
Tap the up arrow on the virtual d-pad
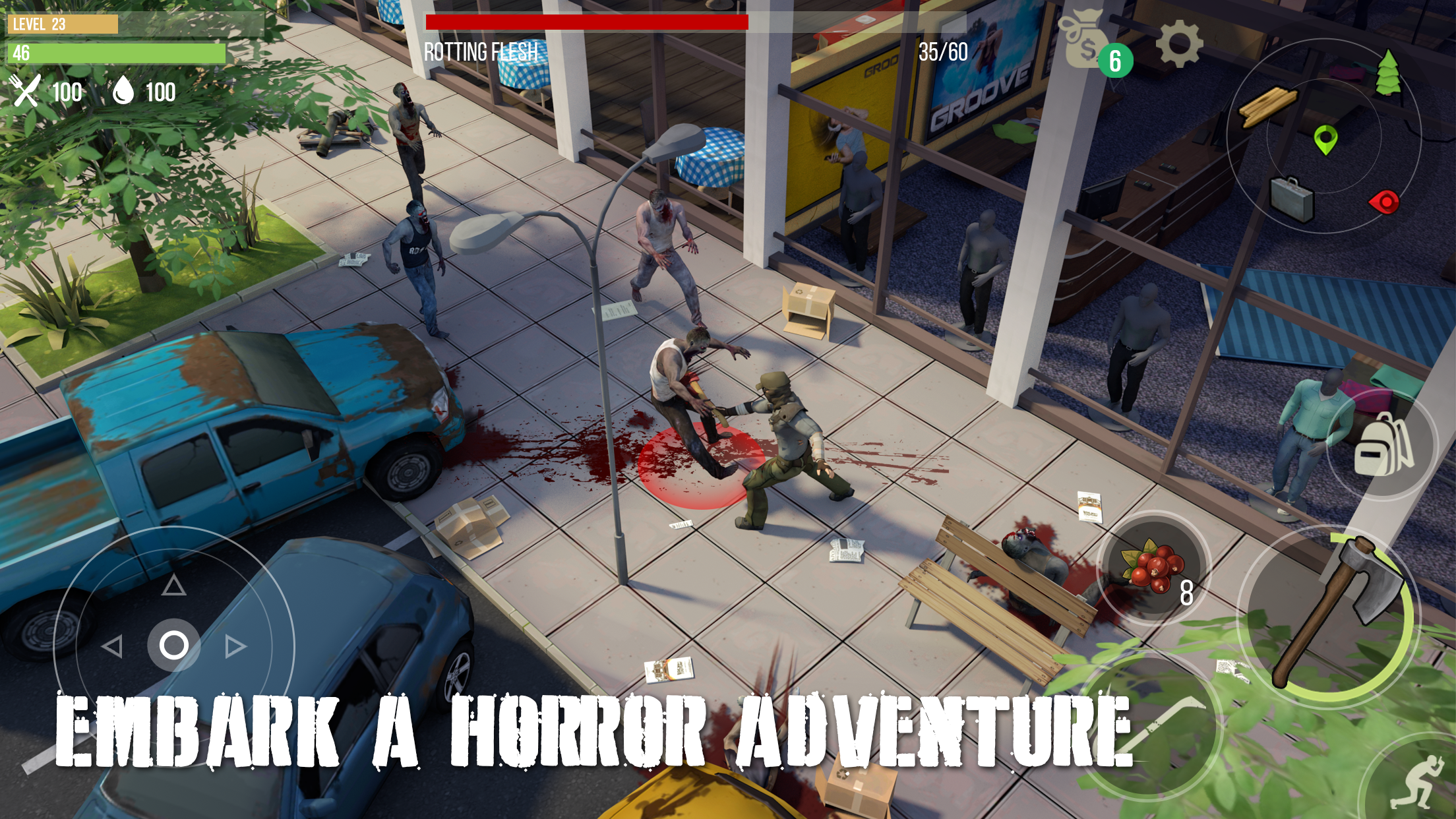[173, 584]
